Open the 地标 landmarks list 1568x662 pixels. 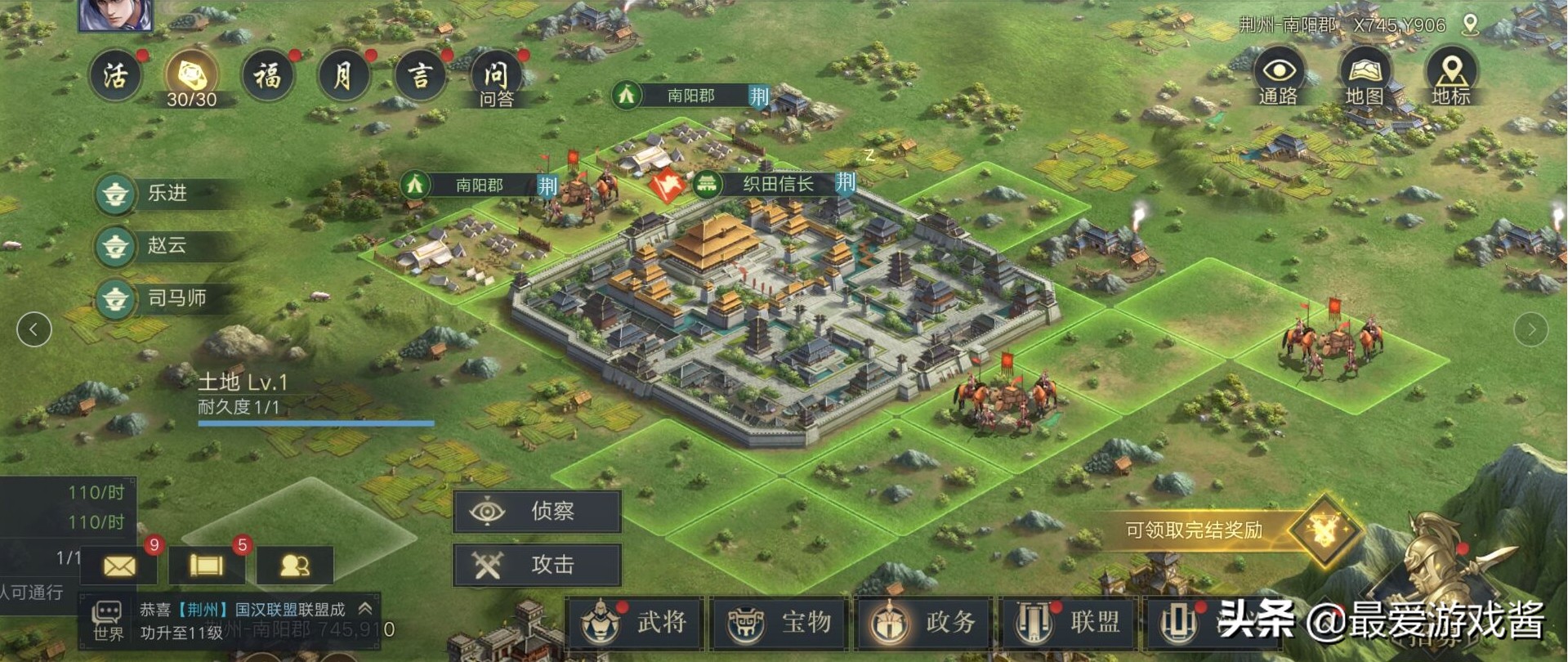coord(1450,77)
